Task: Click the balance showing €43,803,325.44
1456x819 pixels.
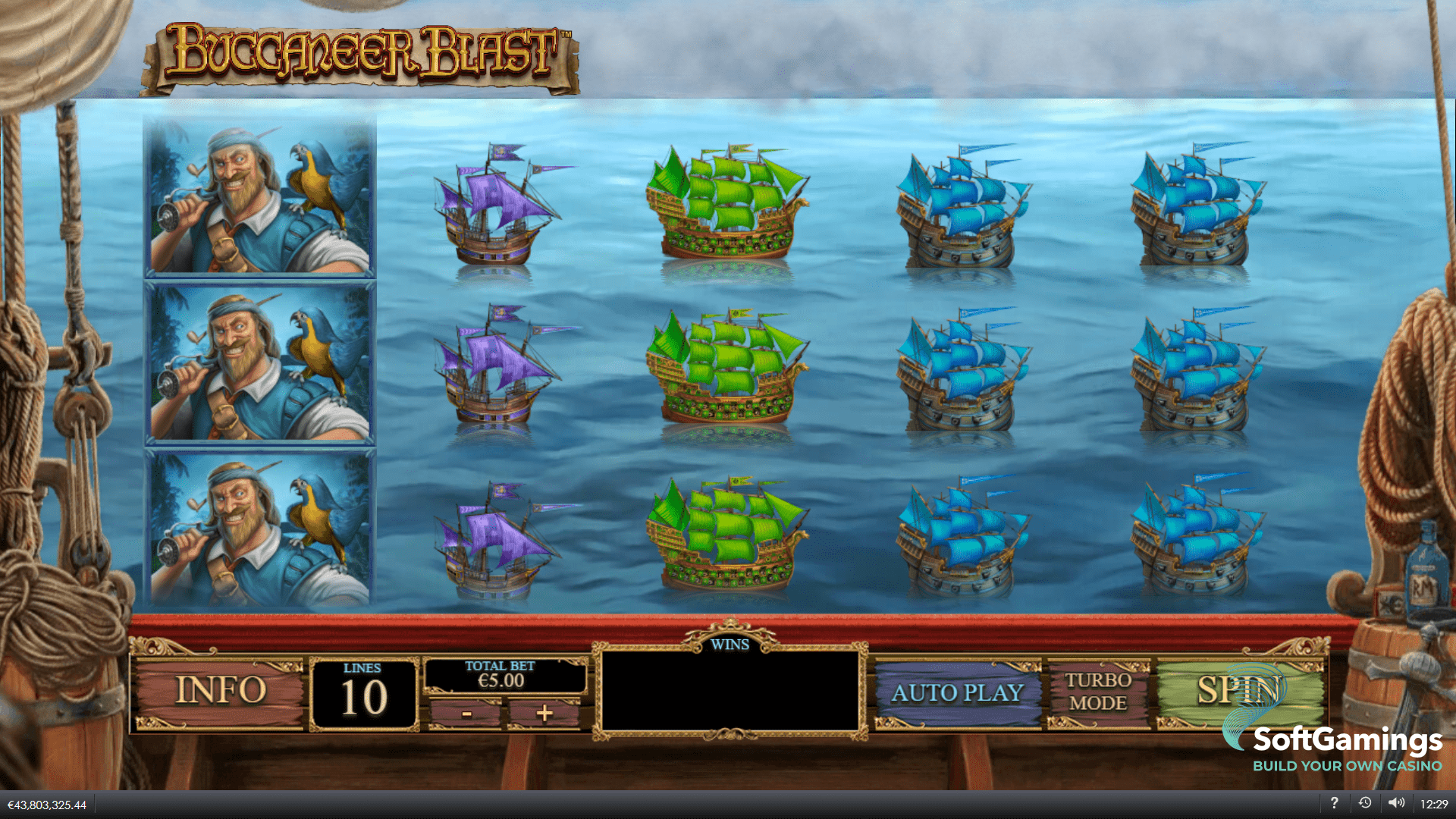Action: point(47,805)
